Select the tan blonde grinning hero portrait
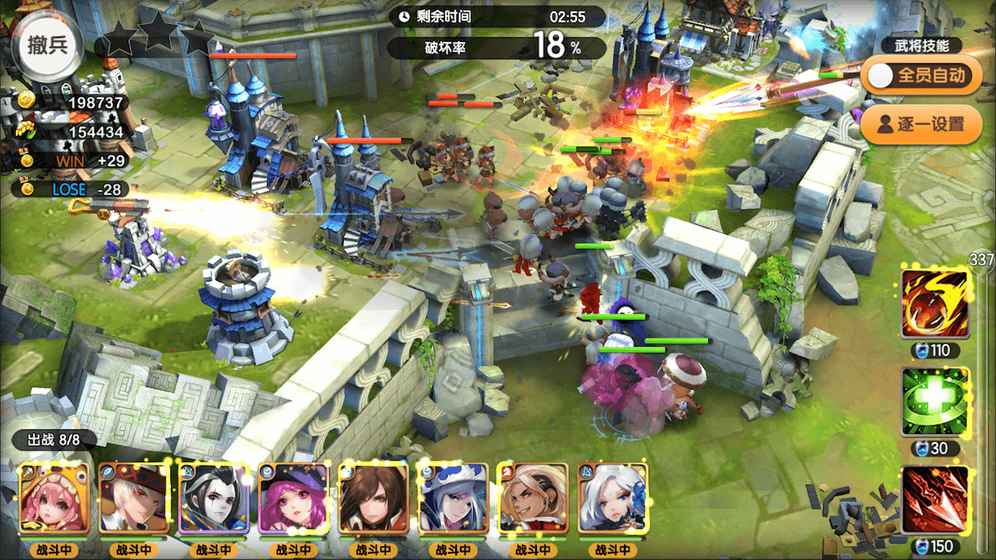 pyautogui.click(x=533, y=499)
